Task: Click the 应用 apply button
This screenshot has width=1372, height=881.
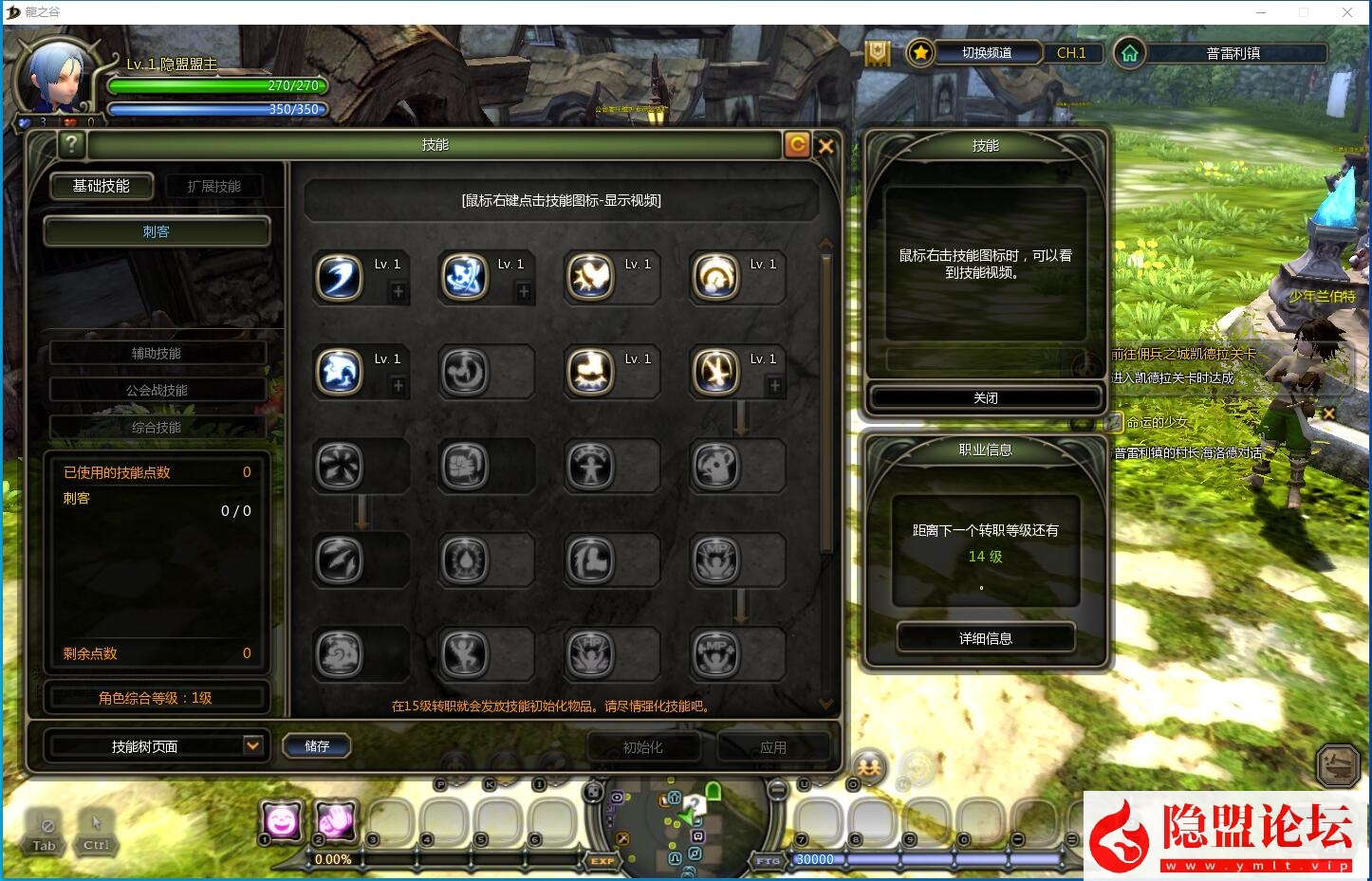Action: [772, 747]
